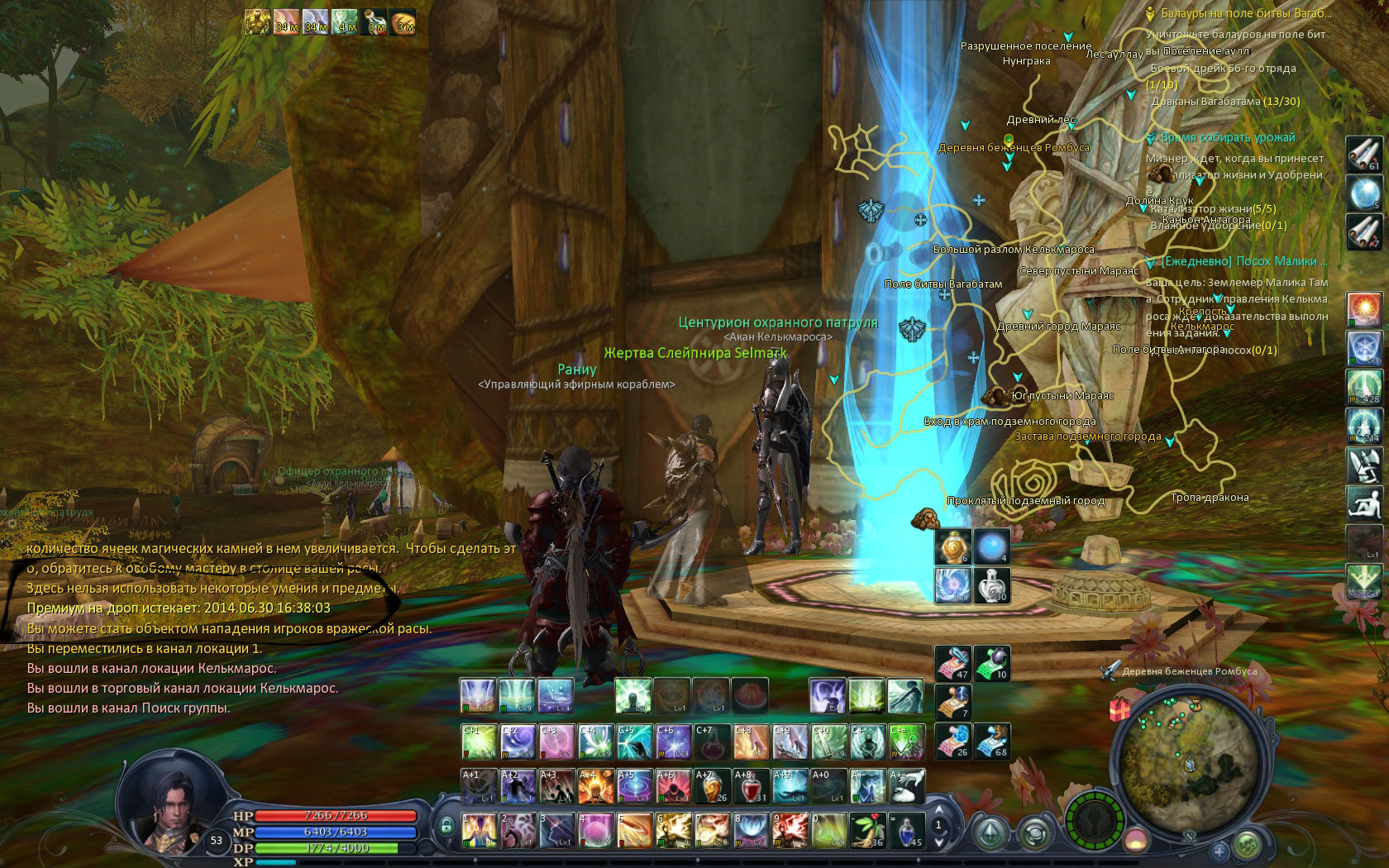The width and height of the screenshot is (1389, 868).
Task: Click the white glove over sack icon
Action: [x=906, y=786]
